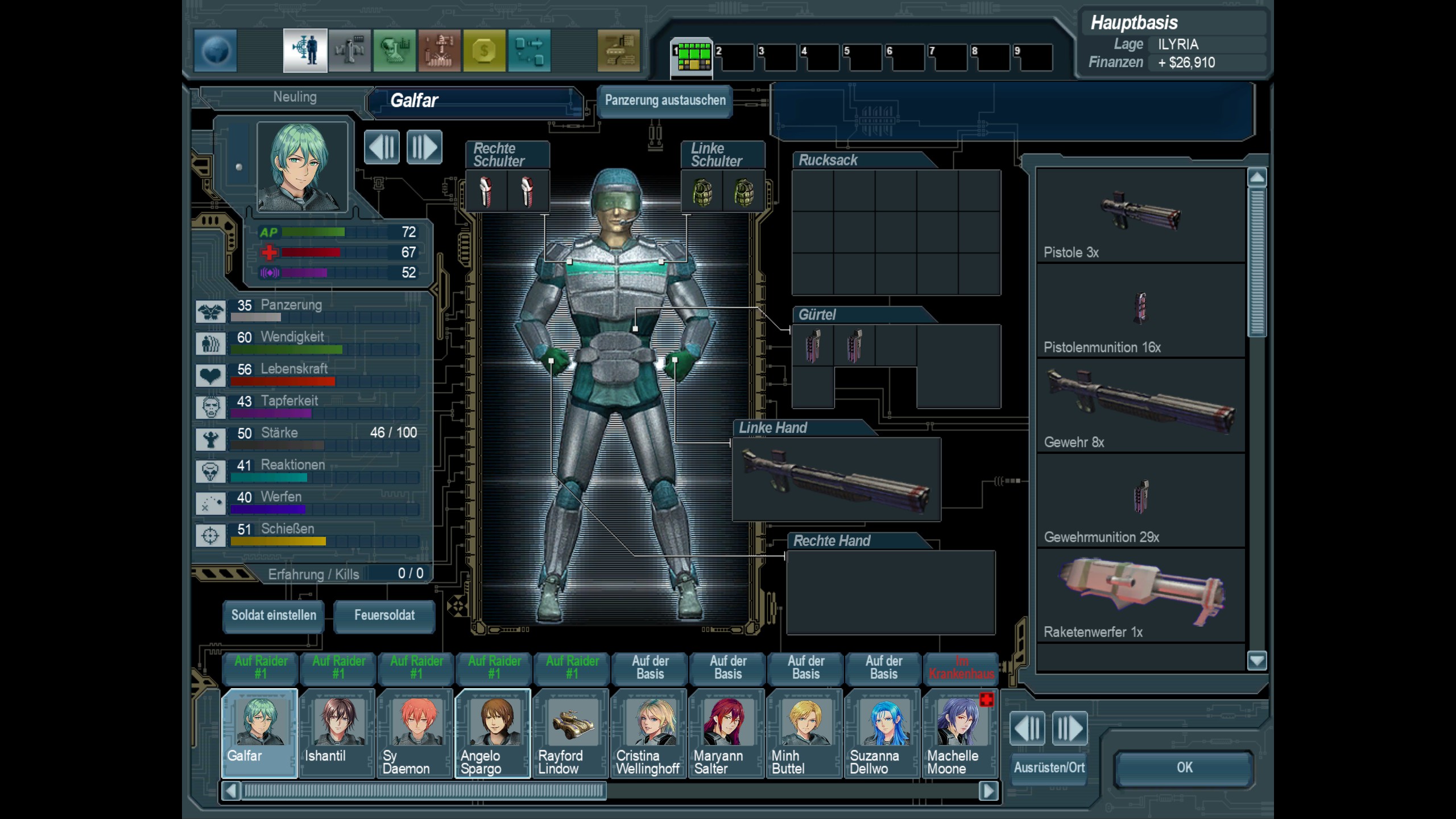The image size is (1456, 819).
Task: Click the storage list scroll-down arrow
Action: tap(1257, 661)
